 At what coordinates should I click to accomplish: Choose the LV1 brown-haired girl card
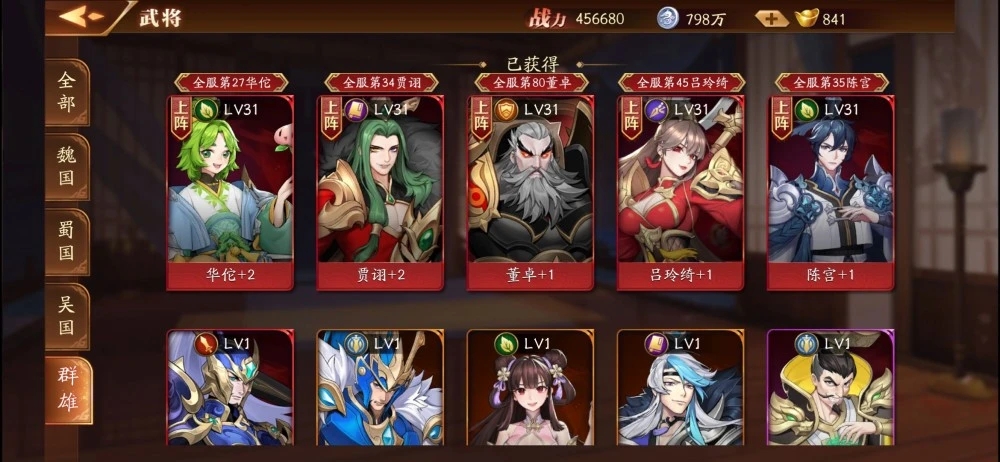[x=530, y=390]
